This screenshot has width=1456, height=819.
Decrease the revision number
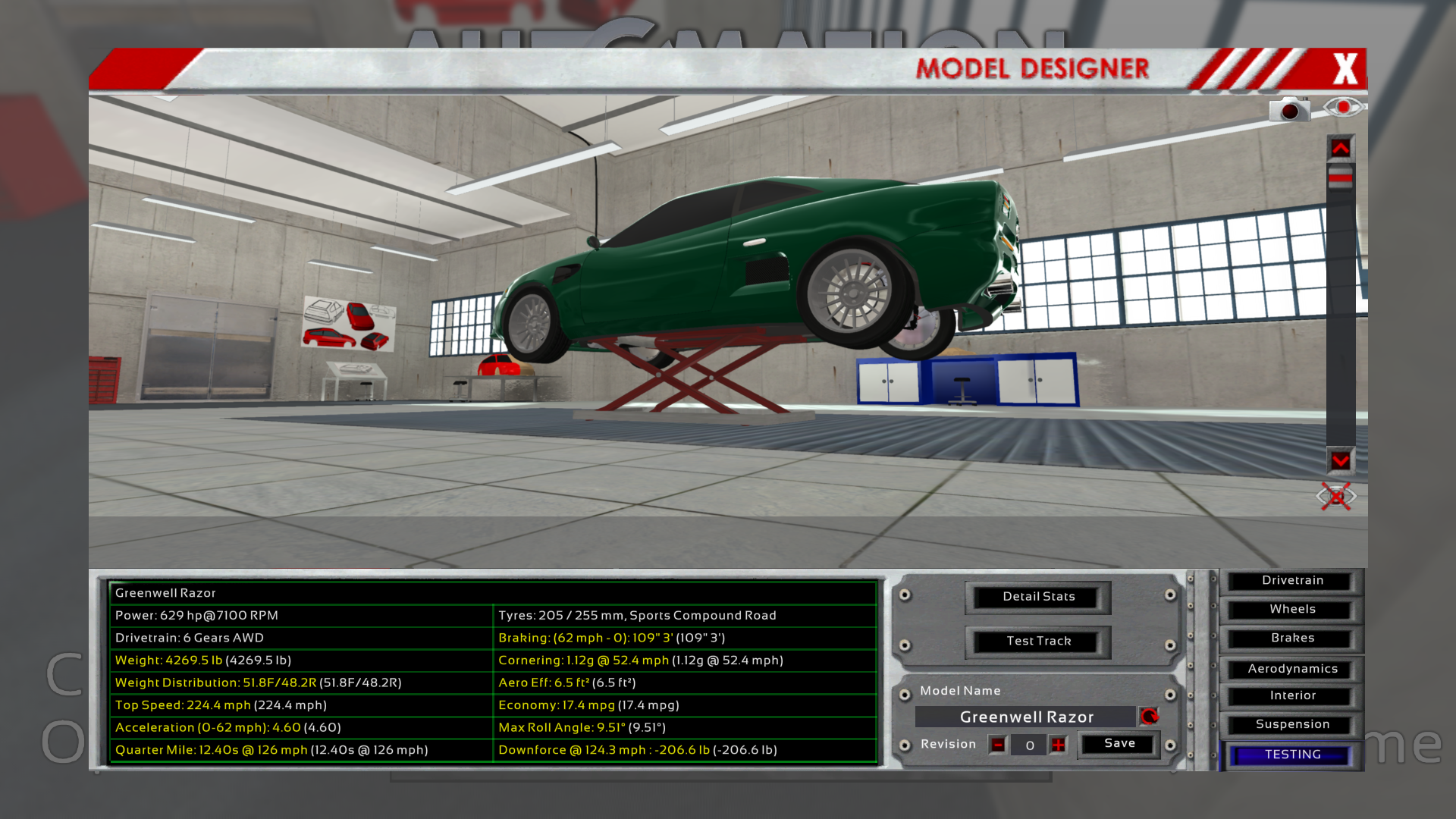click(998, 745)
